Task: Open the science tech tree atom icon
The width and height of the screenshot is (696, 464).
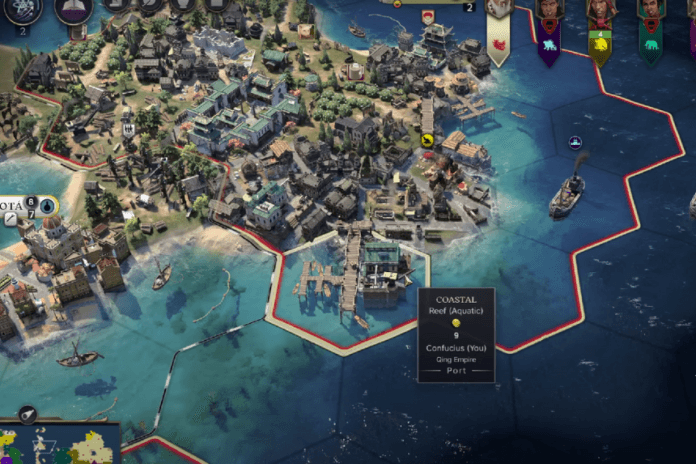Action: tap(22, 8)
